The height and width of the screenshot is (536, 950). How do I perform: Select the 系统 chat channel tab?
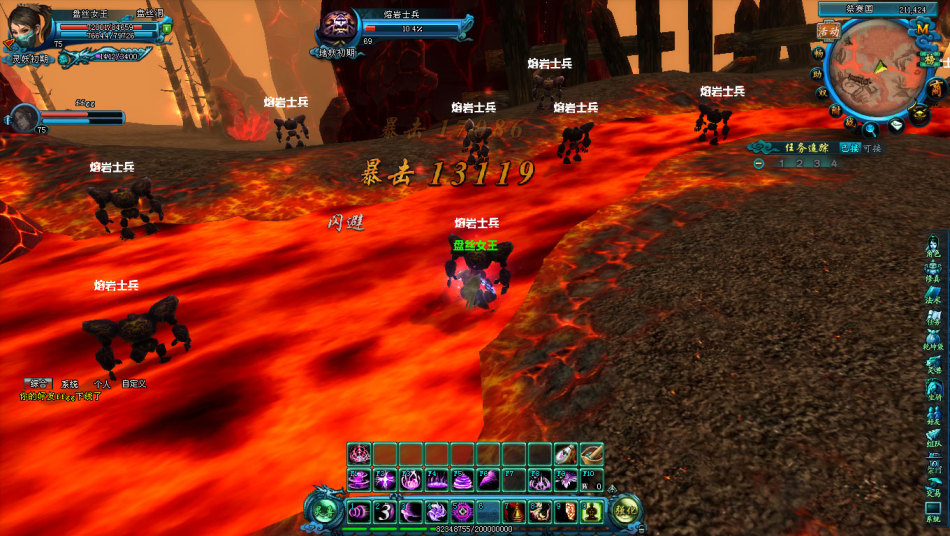pos(69,384)
